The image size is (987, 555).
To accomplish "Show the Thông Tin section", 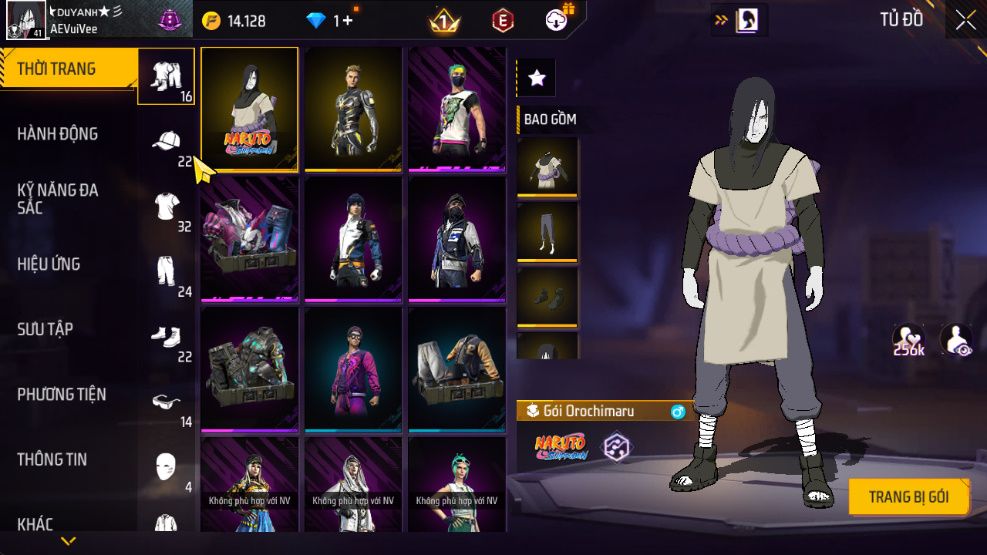I will point(52,459).
